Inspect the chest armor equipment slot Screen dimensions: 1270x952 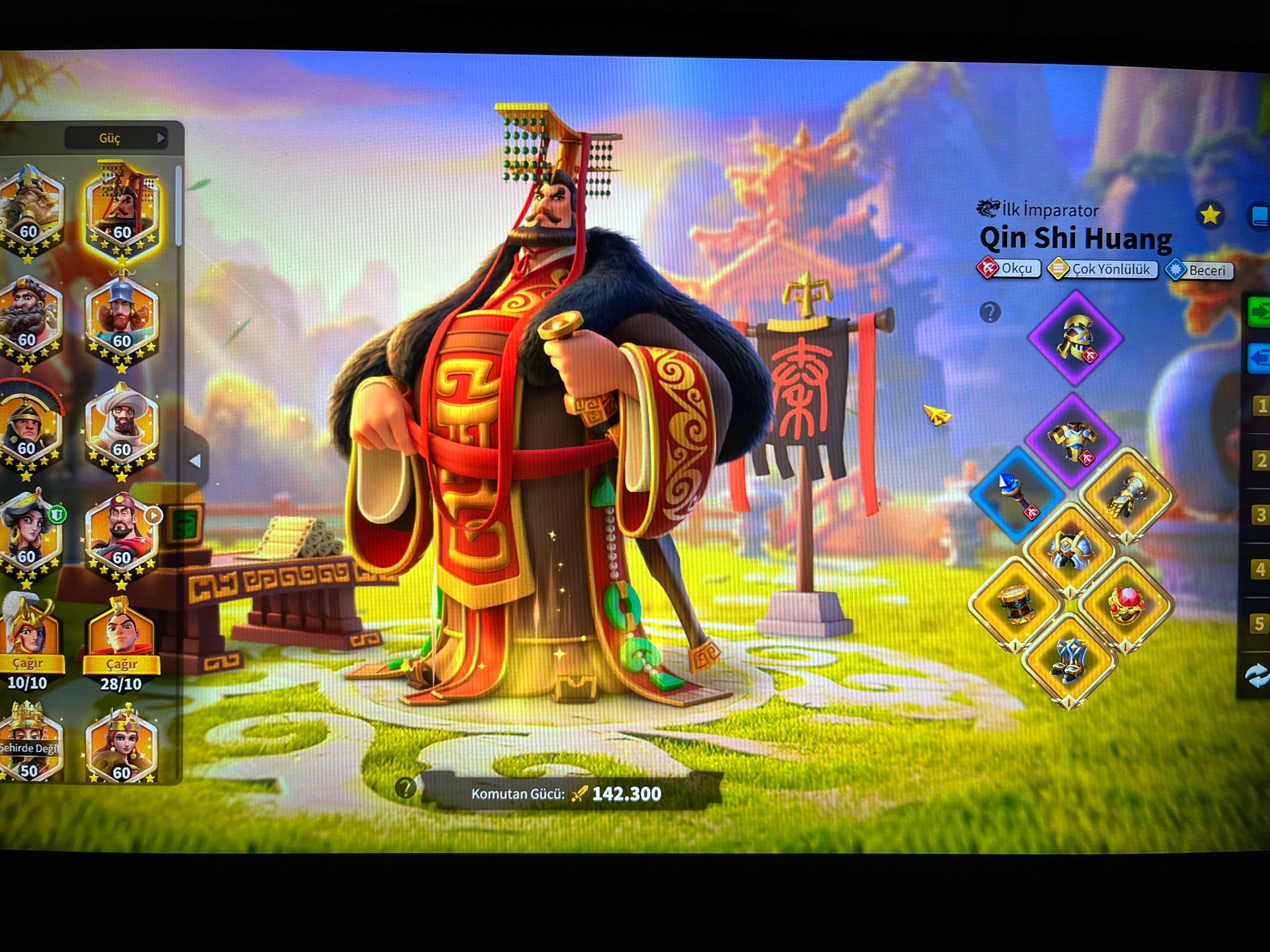coord(1072,439)
